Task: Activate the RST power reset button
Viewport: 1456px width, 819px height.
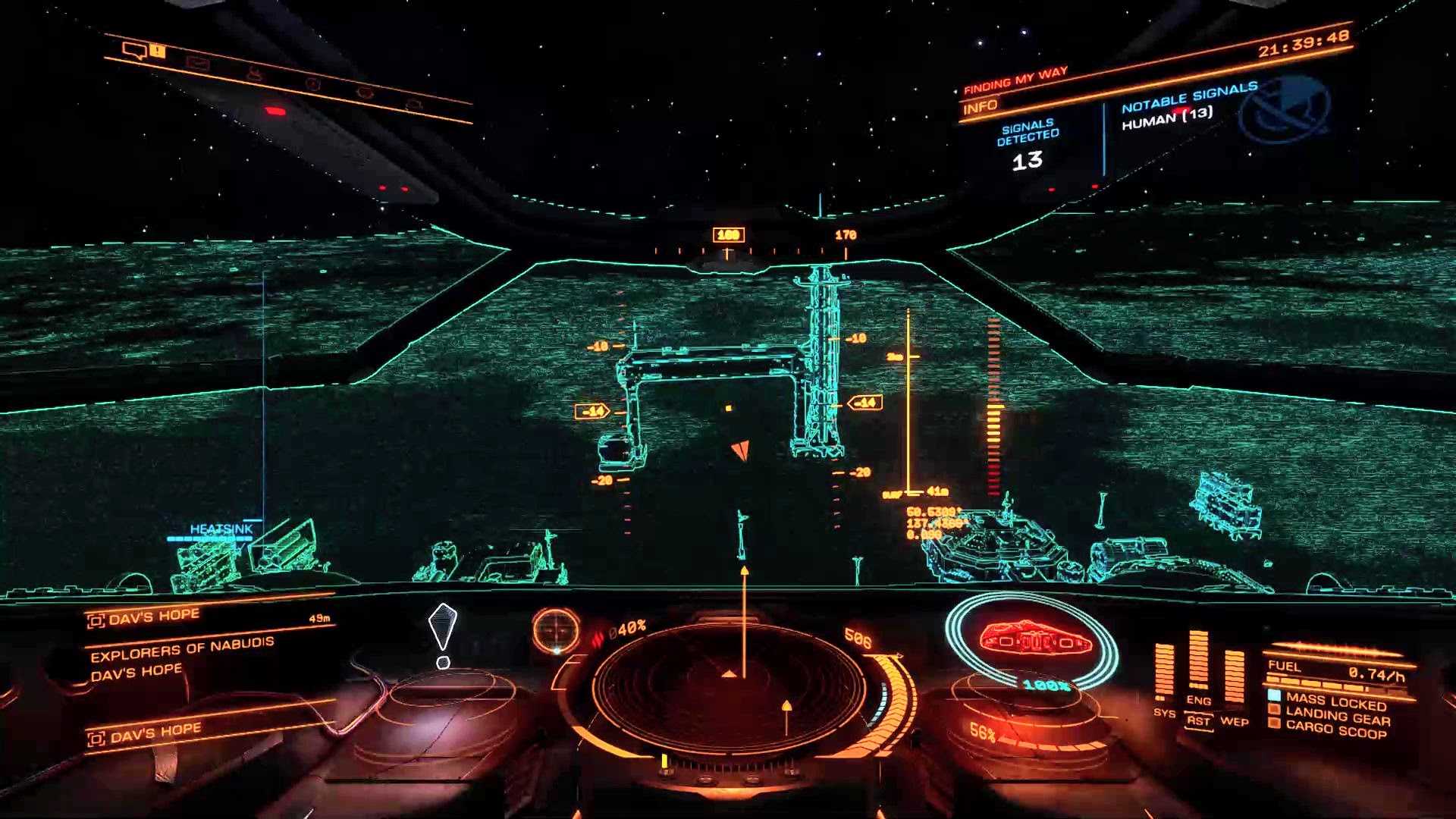Action: [1198, 720]
